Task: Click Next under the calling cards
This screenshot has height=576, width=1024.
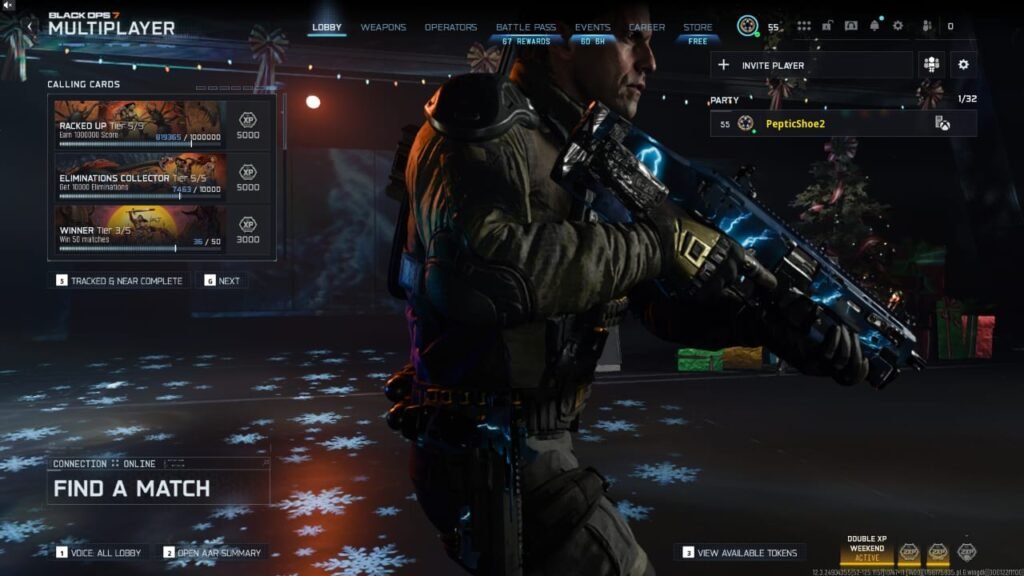Action: coord(223,281)
